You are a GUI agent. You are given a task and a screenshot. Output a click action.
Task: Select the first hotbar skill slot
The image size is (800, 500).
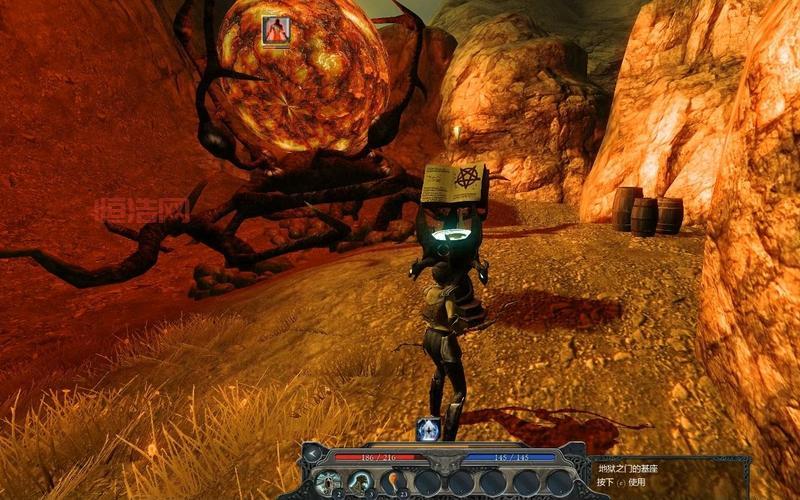tap(329, 482)
